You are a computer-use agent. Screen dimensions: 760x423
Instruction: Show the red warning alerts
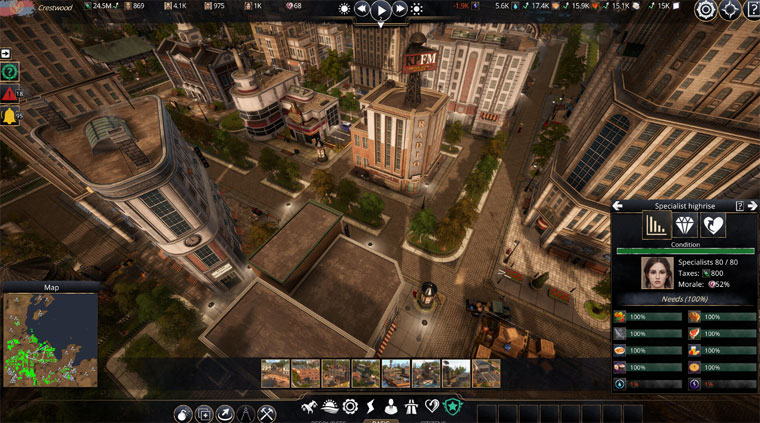tap(10, 94)
